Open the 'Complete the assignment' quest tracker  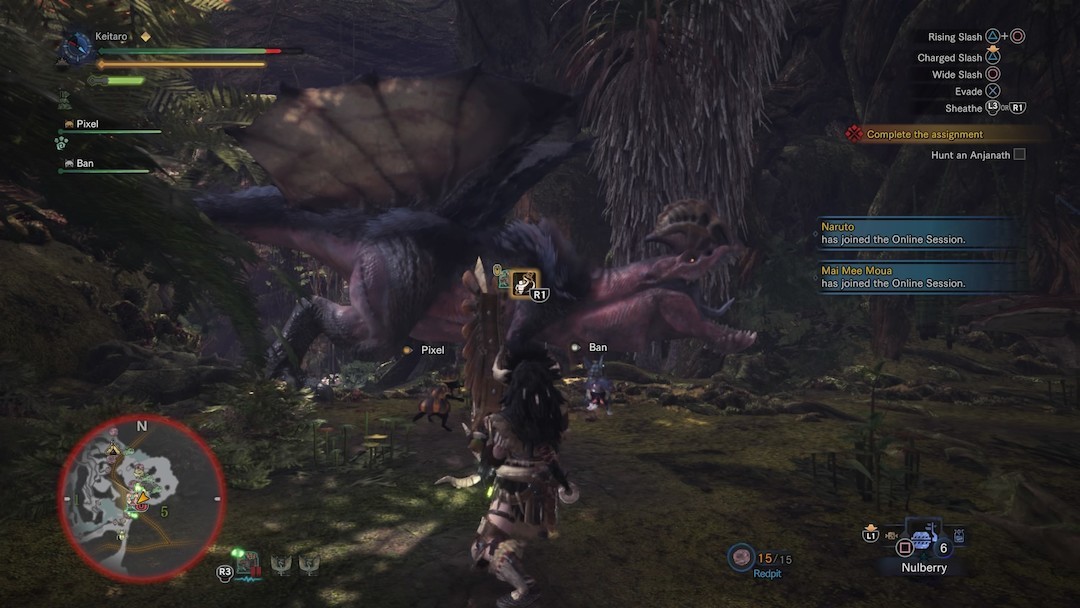[924, 134]
